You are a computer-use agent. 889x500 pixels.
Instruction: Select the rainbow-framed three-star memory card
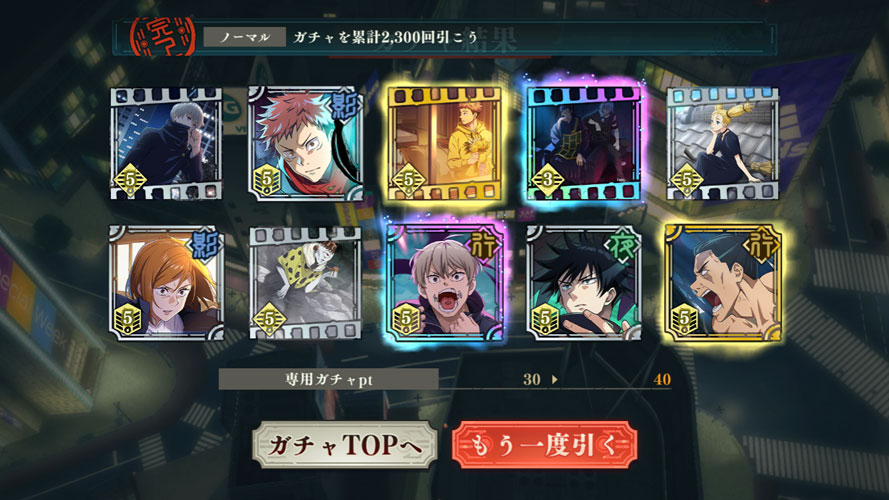(583, 143)
